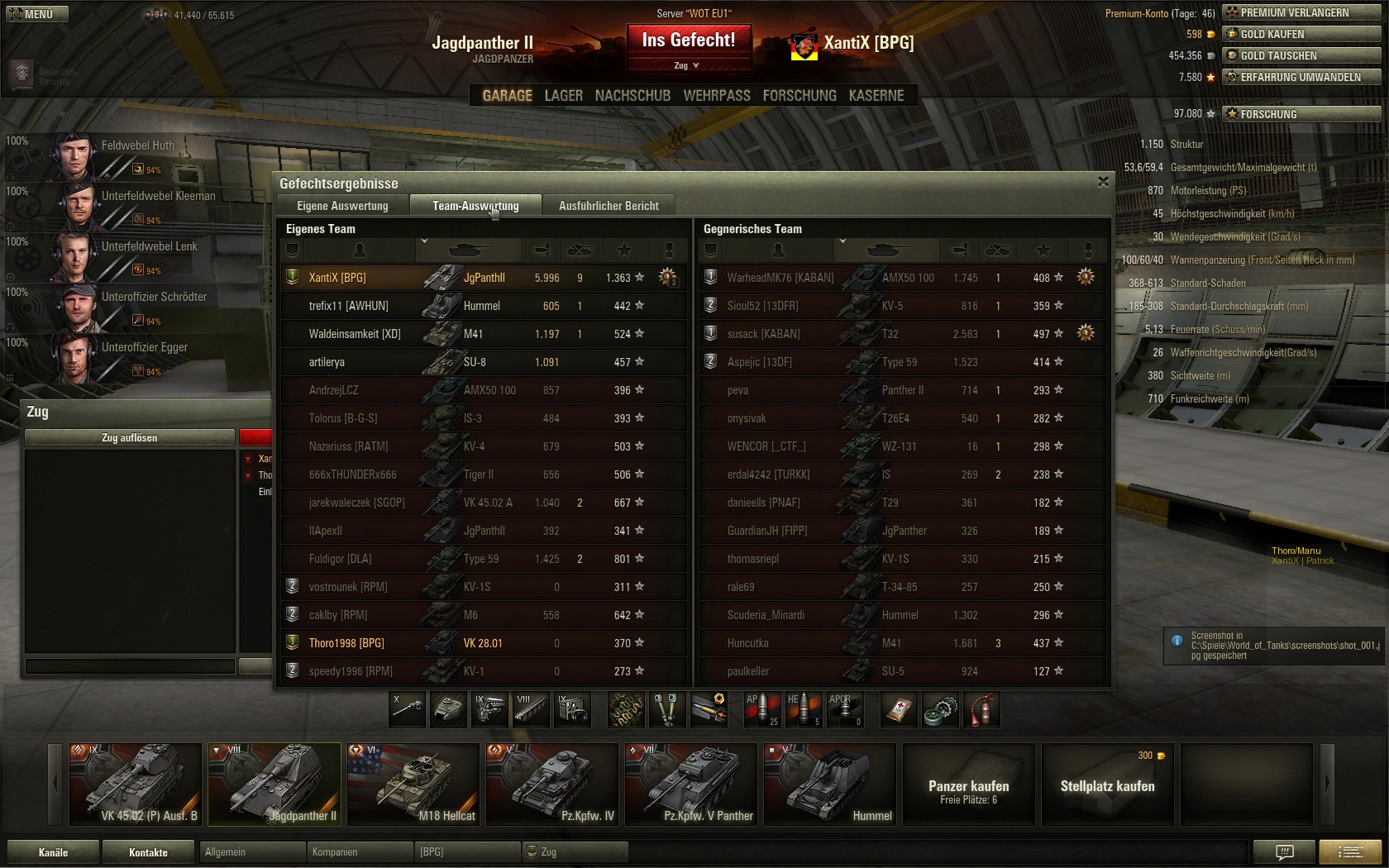The height and width of the screenshot is (868, 1389).
Task: Click the Panzer kaufen slot
Action: point(968,785)
